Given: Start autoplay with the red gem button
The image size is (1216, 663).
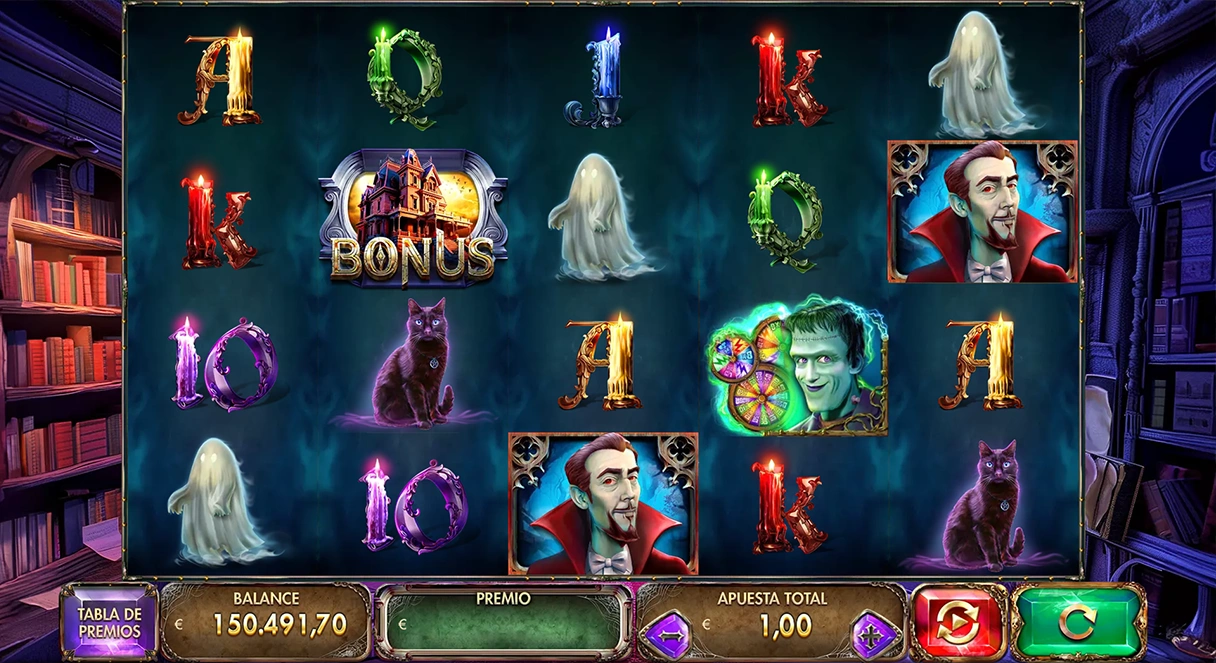Looking at the screenshot, I should tap(958, 621).
